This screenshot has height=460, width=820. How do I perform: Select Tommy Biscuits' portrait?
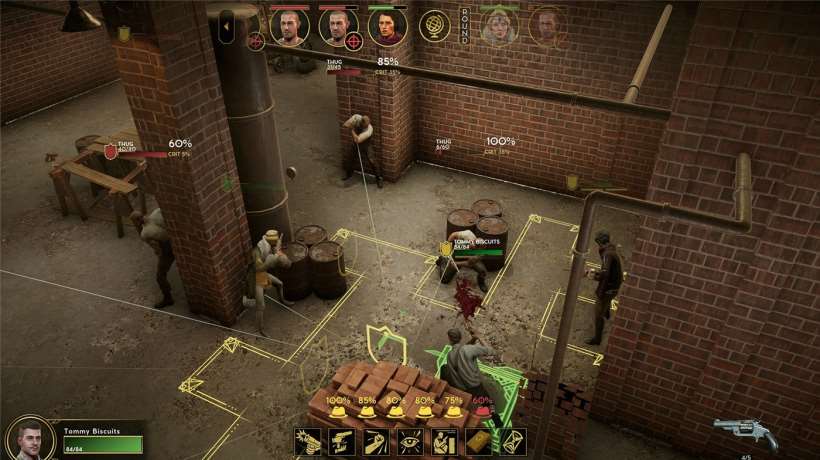click(x=30, y=439)
